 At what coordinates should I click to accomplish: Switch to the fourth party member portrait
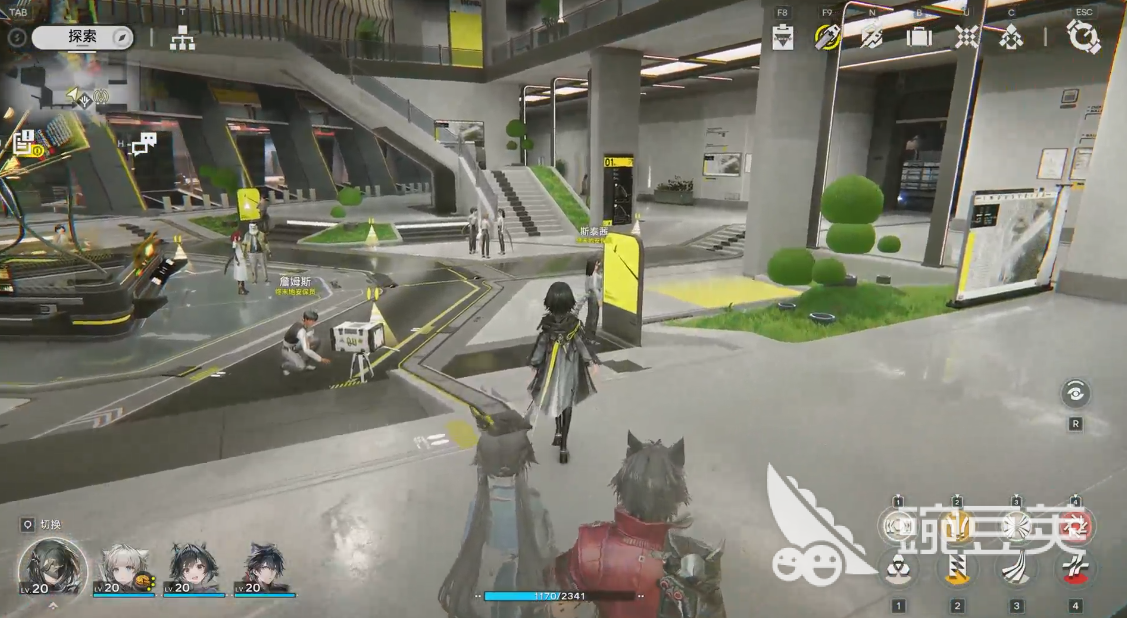pos(265,568)
